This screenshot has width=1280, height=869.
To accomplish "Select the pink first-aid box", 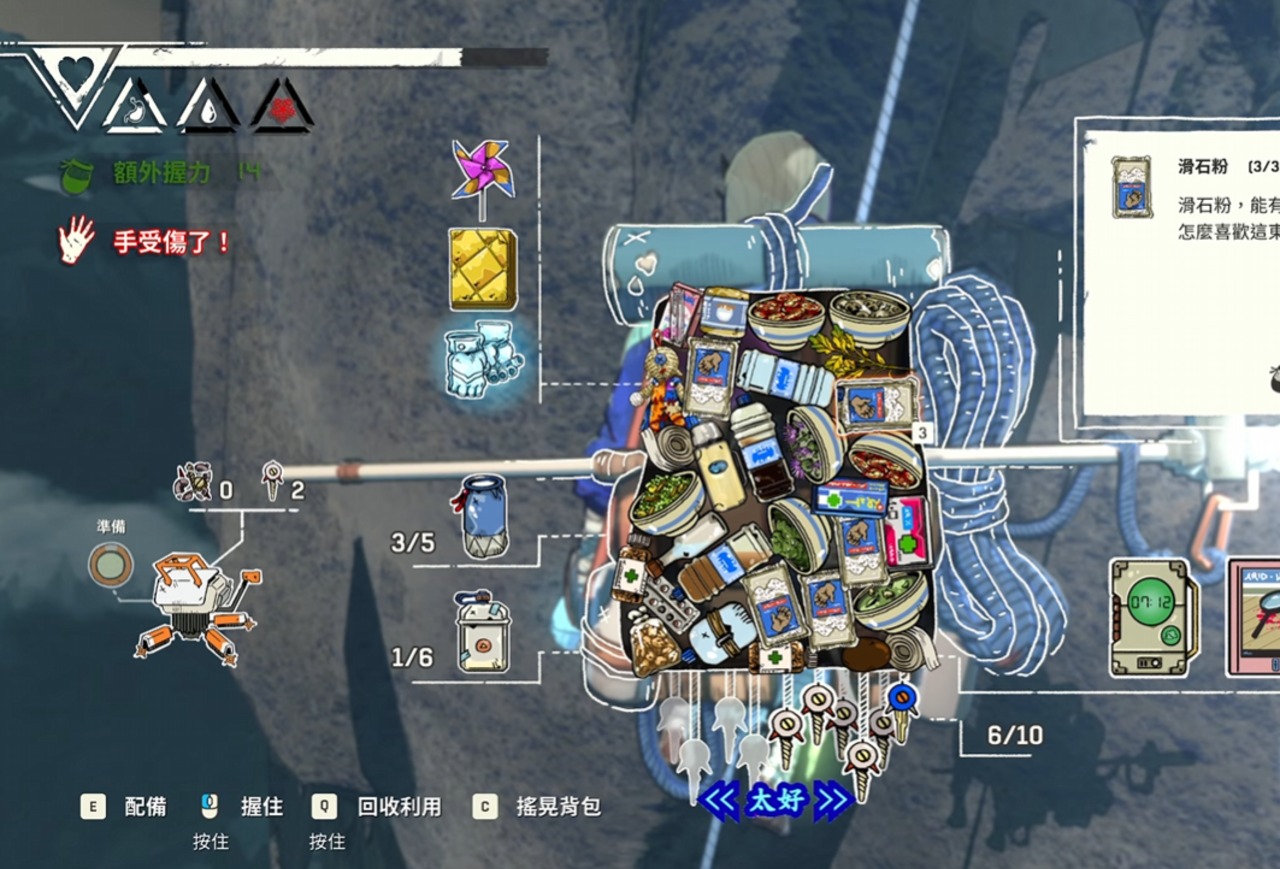I will click(x=909, y=530).
